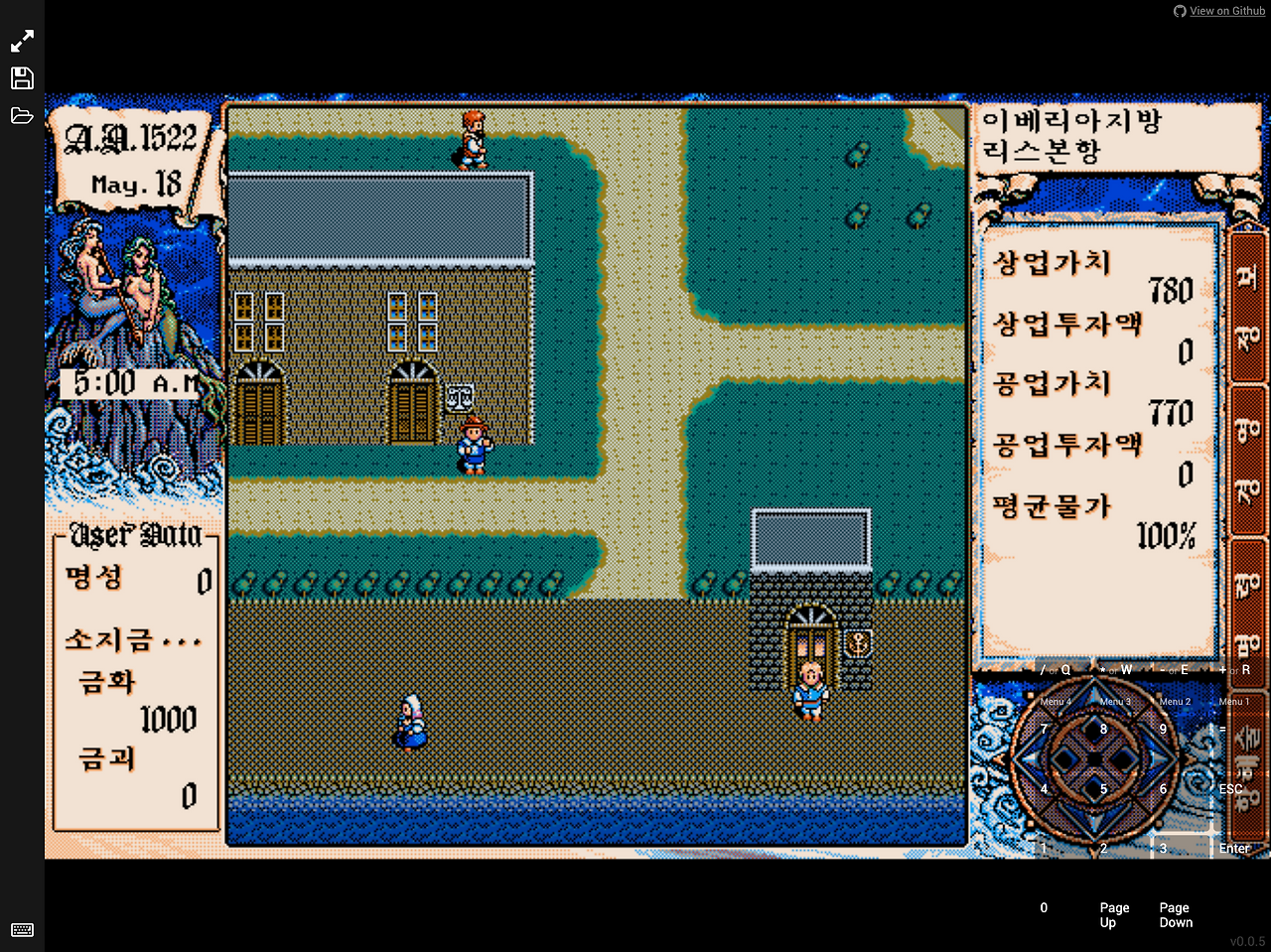Click the load state folder icon

tap(22, 114)
